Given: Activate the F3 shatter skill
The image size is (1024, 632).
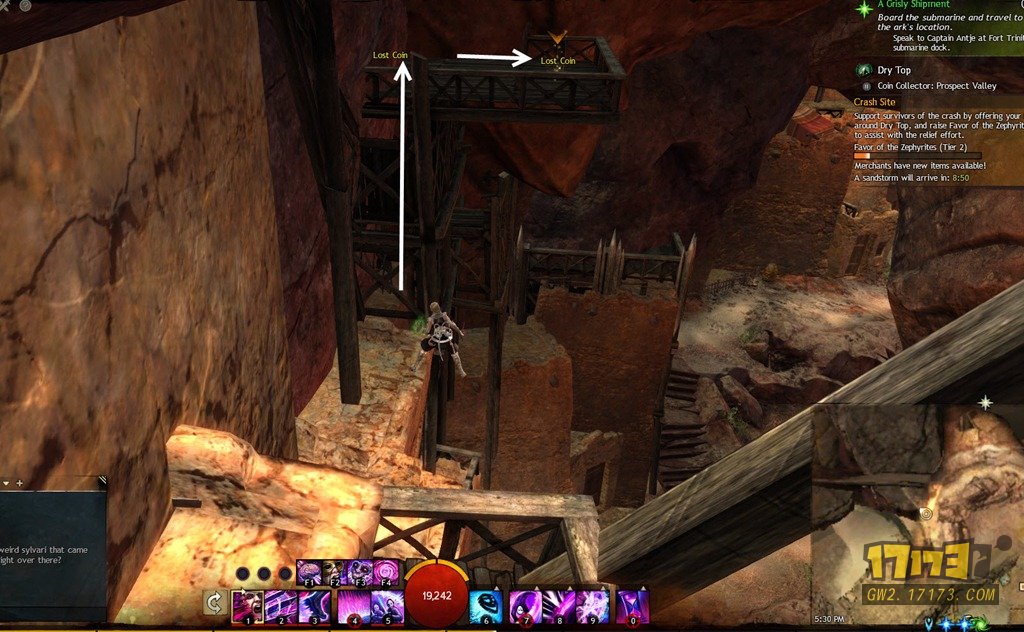Looking at the screenshot, I should 359,573.
